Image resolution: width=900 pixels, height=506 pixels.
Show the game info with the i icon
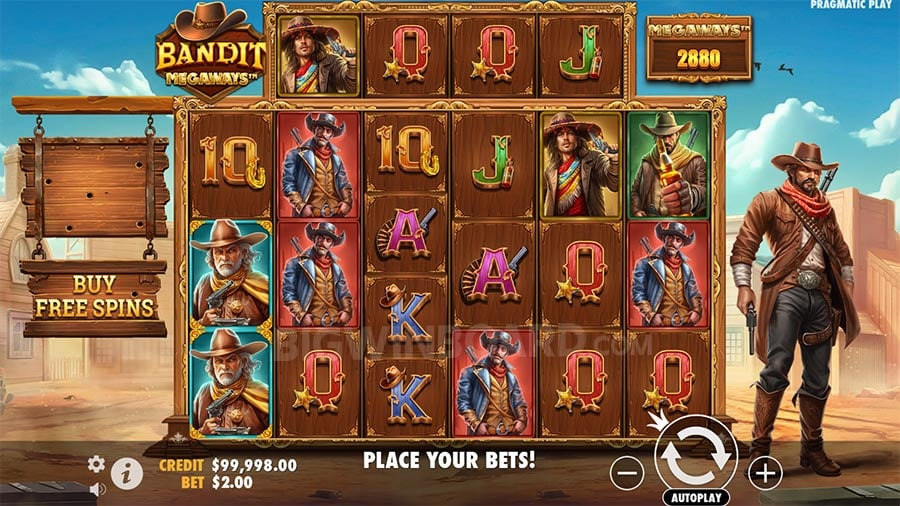[x=126, y=472]
